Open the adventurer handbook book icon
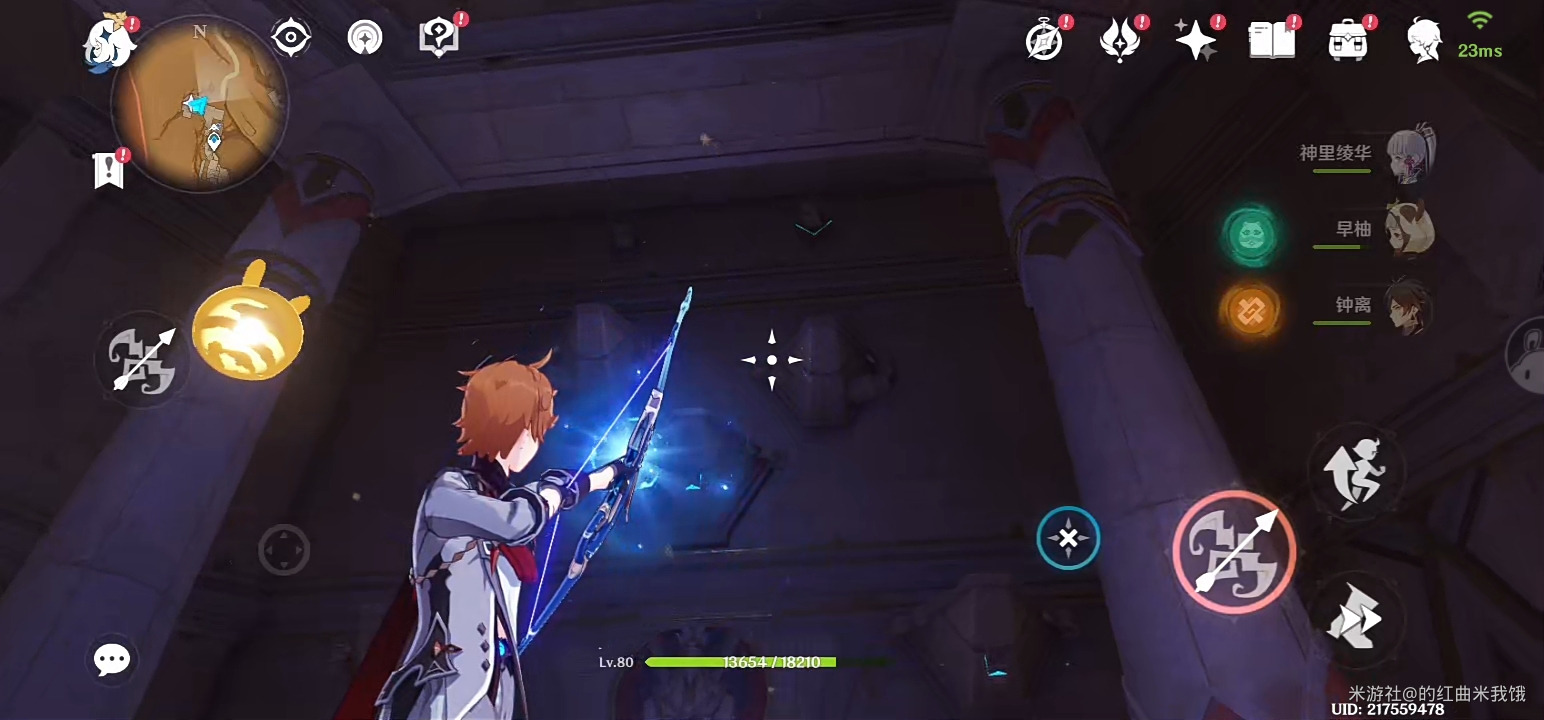Image resolution: width=1544 pixels, height=720 pixels. 1272,41
